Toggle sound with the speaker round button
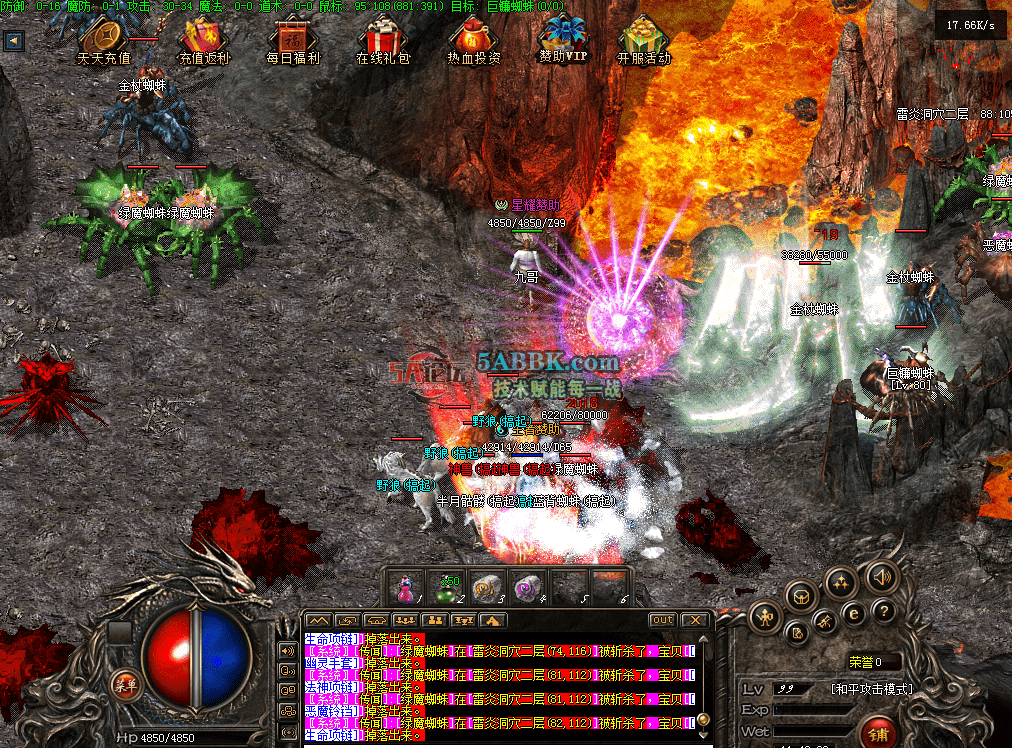Screen dimensions: 1012x748 tap(881, 577)
